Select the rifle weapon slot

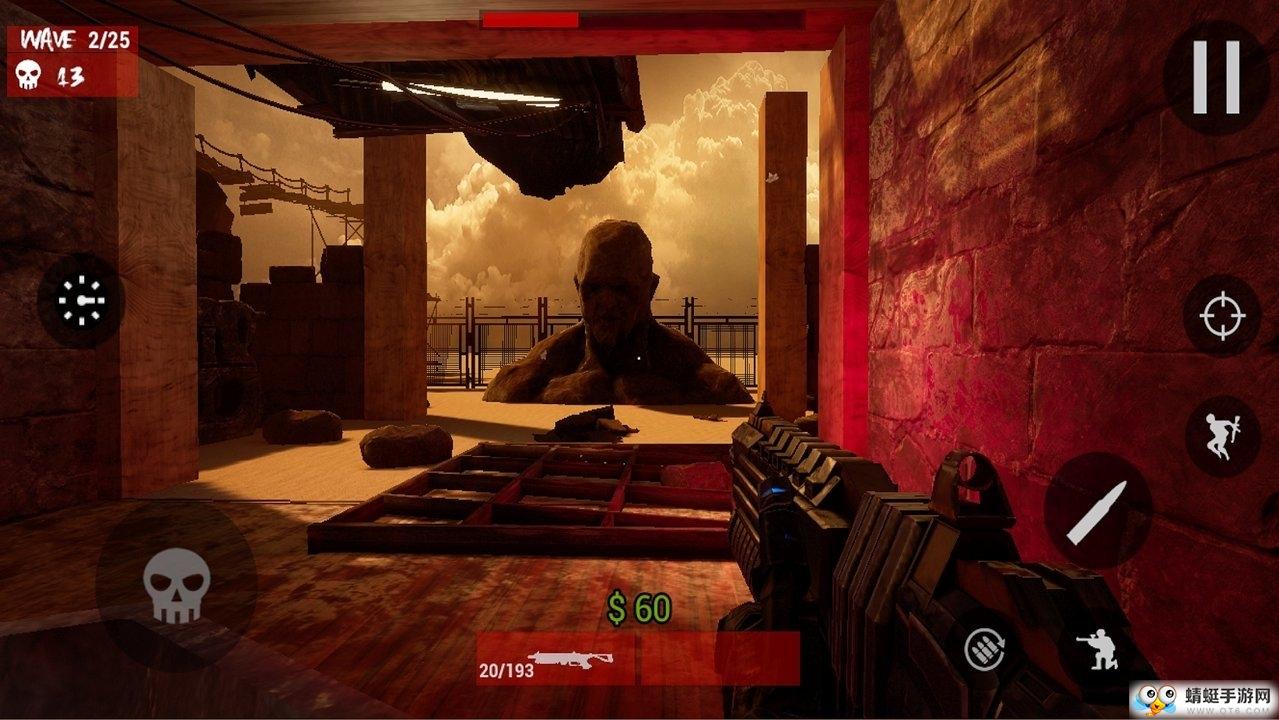(x=556, y=659)
